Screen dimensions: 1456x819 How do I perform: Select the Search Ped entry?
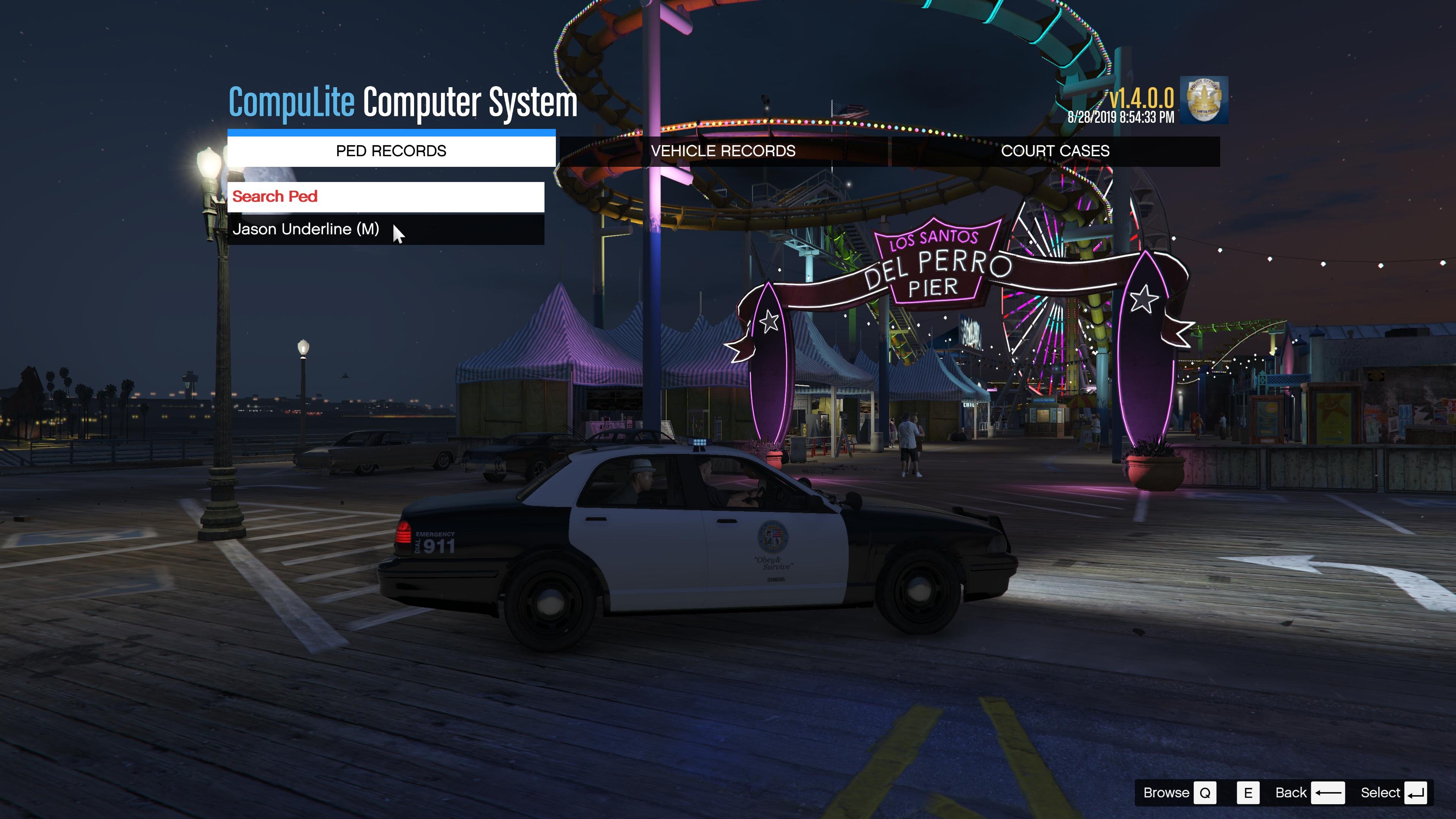pos(386,197)
